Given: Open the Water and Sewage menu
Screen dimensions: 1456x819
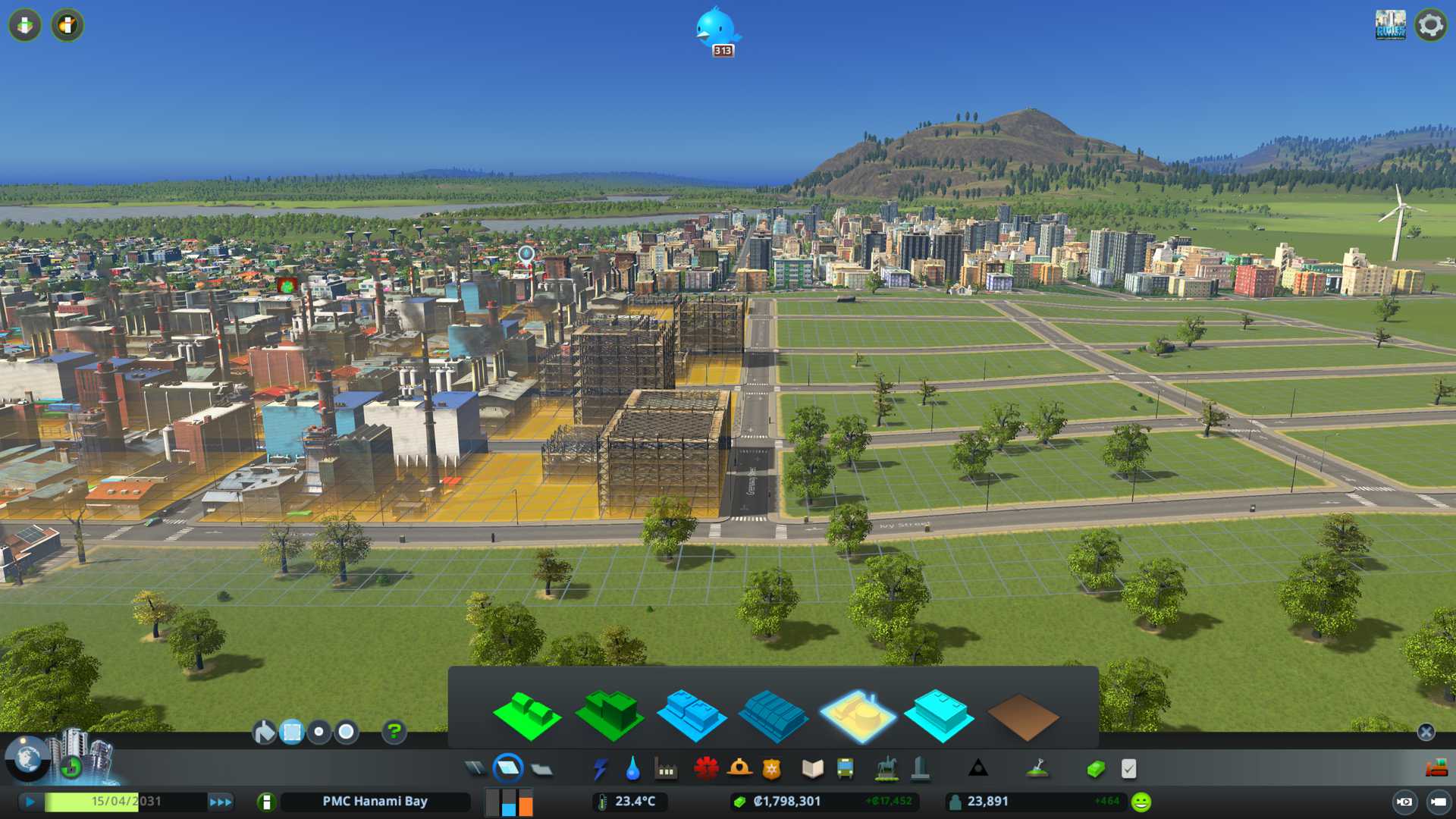Looking at the screenshot, I should click(x=632, y=769).
